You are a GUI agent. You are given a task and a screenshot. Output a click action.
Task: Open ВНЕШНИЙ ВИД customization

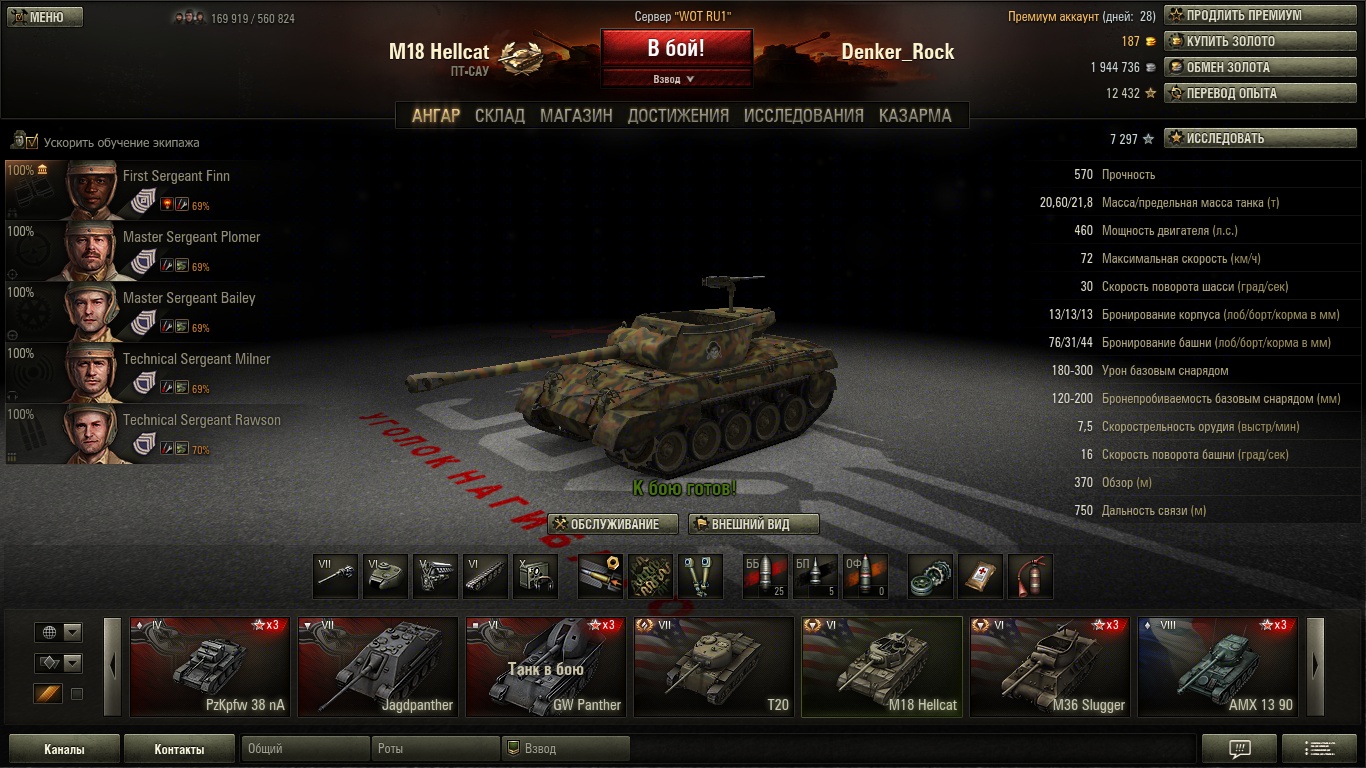754,524
